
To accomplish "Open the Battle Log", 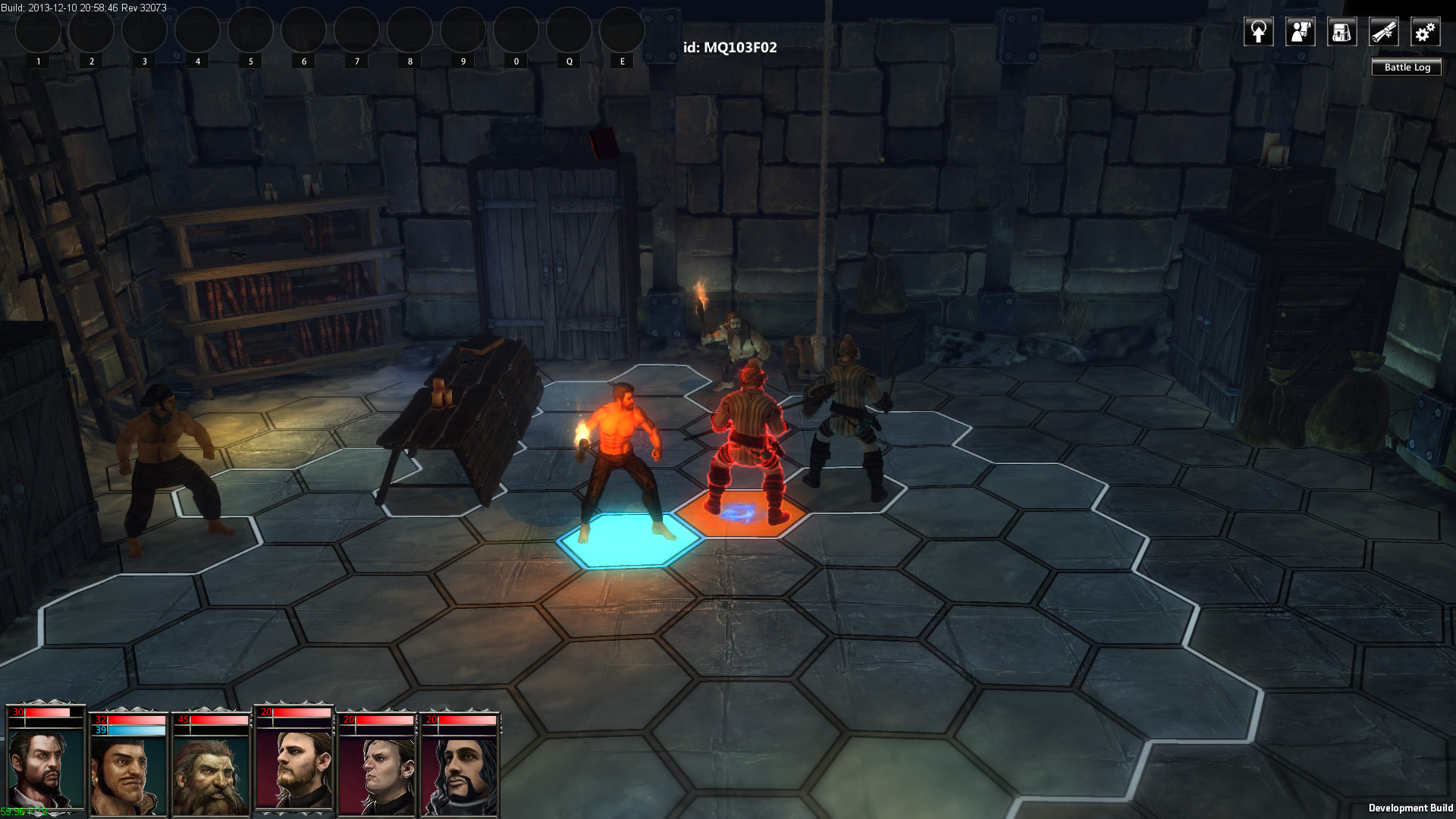I will tap(1407, 67).
